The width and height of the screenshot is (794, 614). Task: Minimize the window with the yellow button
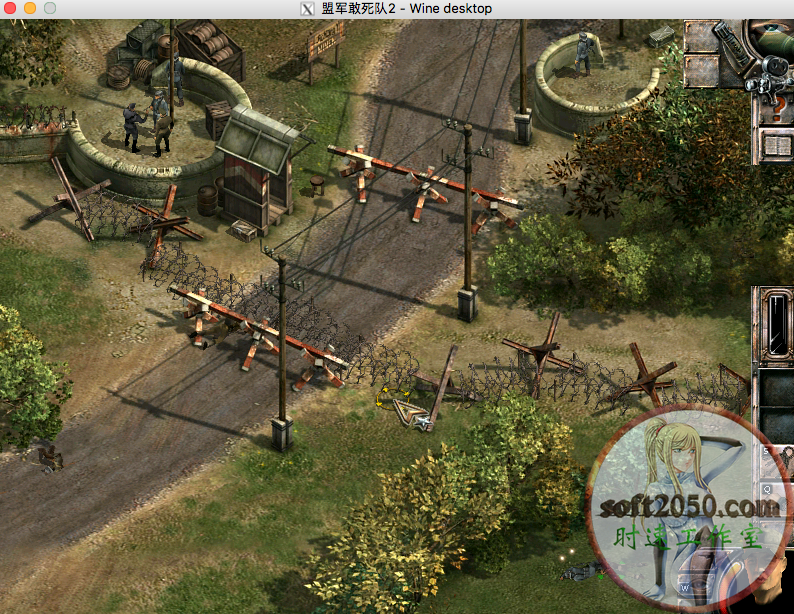coord(30,8)
